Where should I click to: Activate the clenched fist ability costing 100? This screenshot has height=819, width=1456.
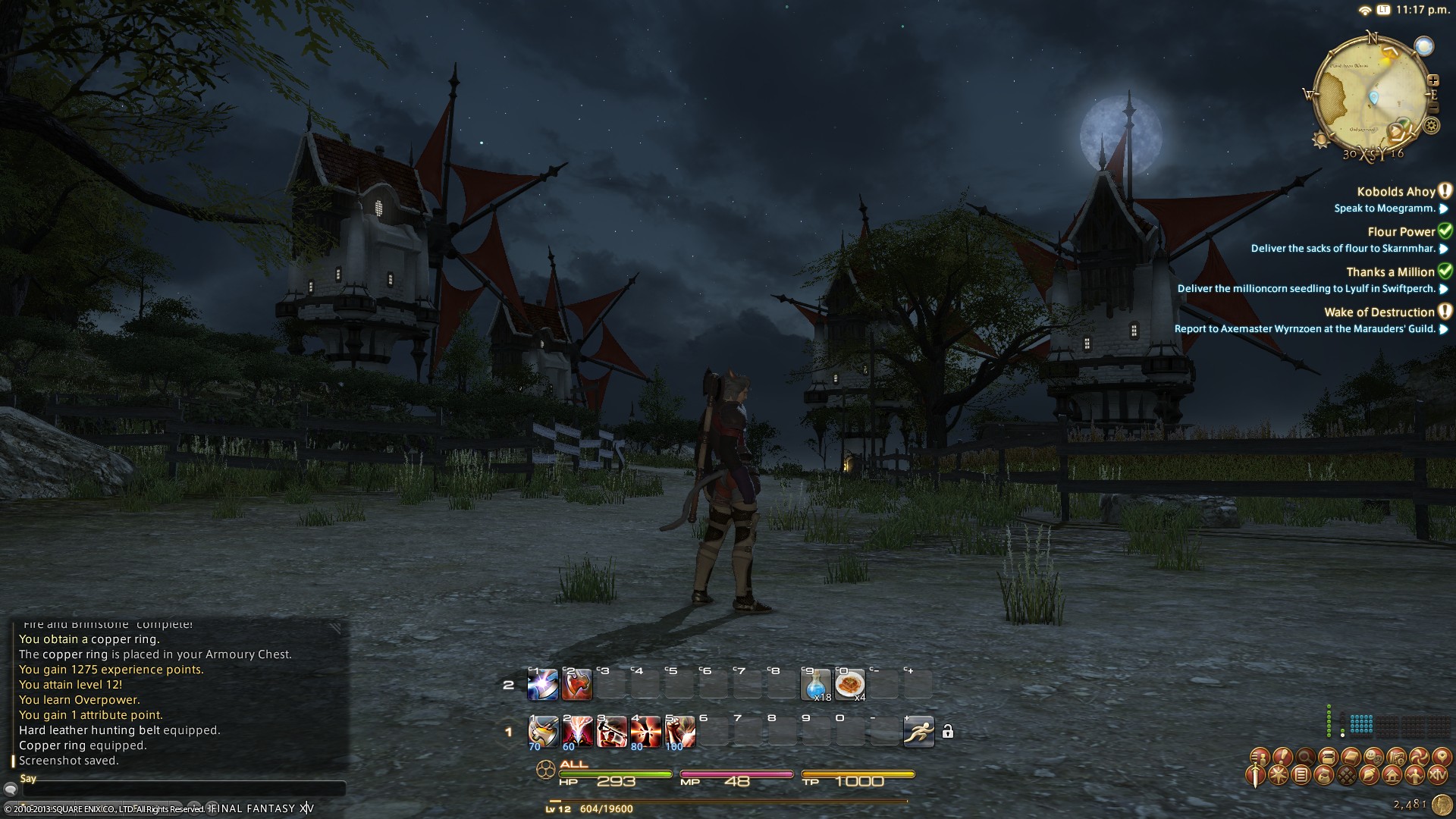[x=679, y=732]
